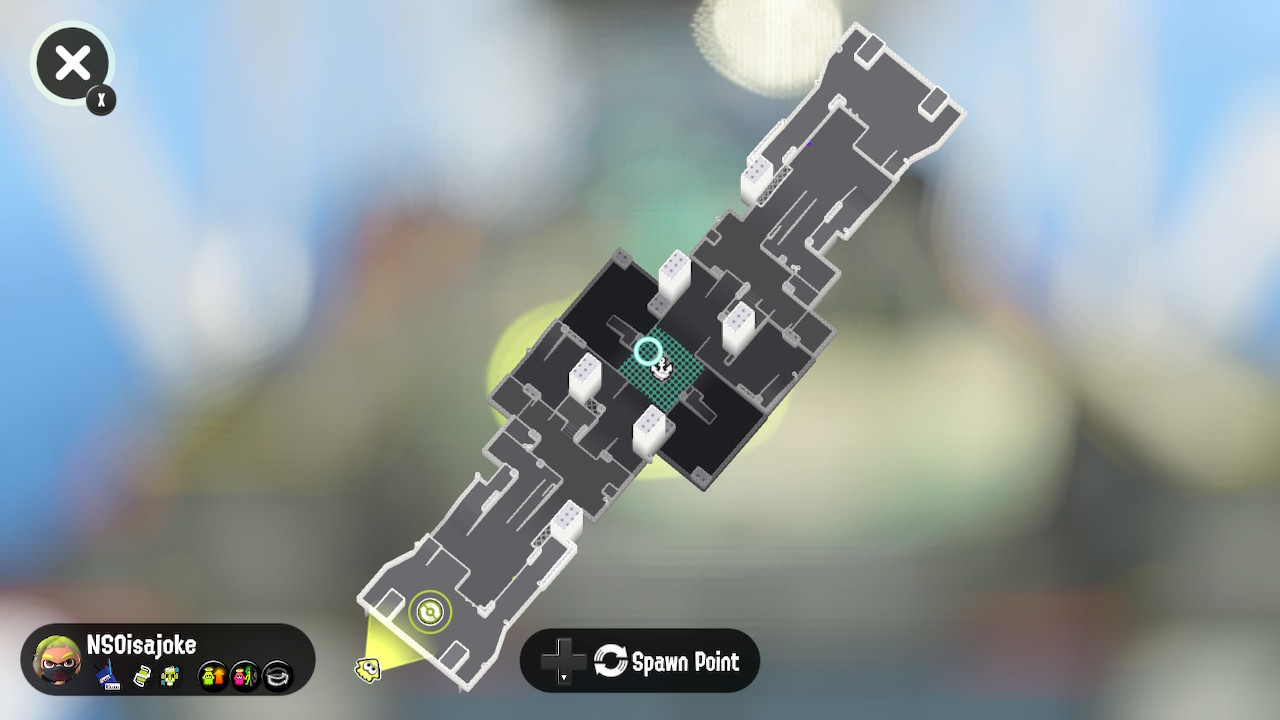Select the anchor marker in the Splat Zone

coord(661,370)
